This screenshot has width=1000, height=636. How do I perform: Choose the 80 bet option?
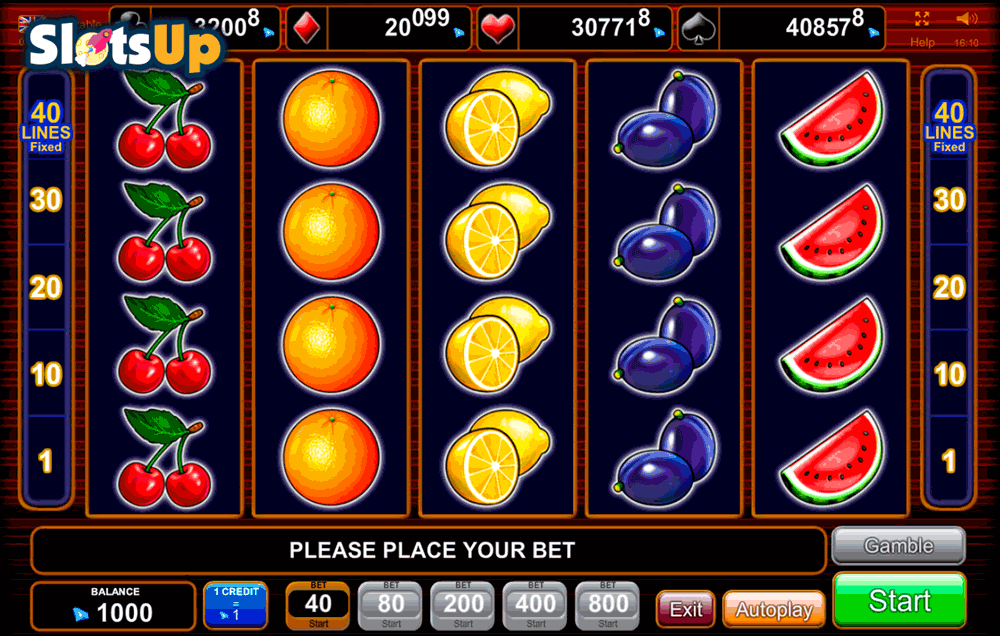[x=390, y=605]
